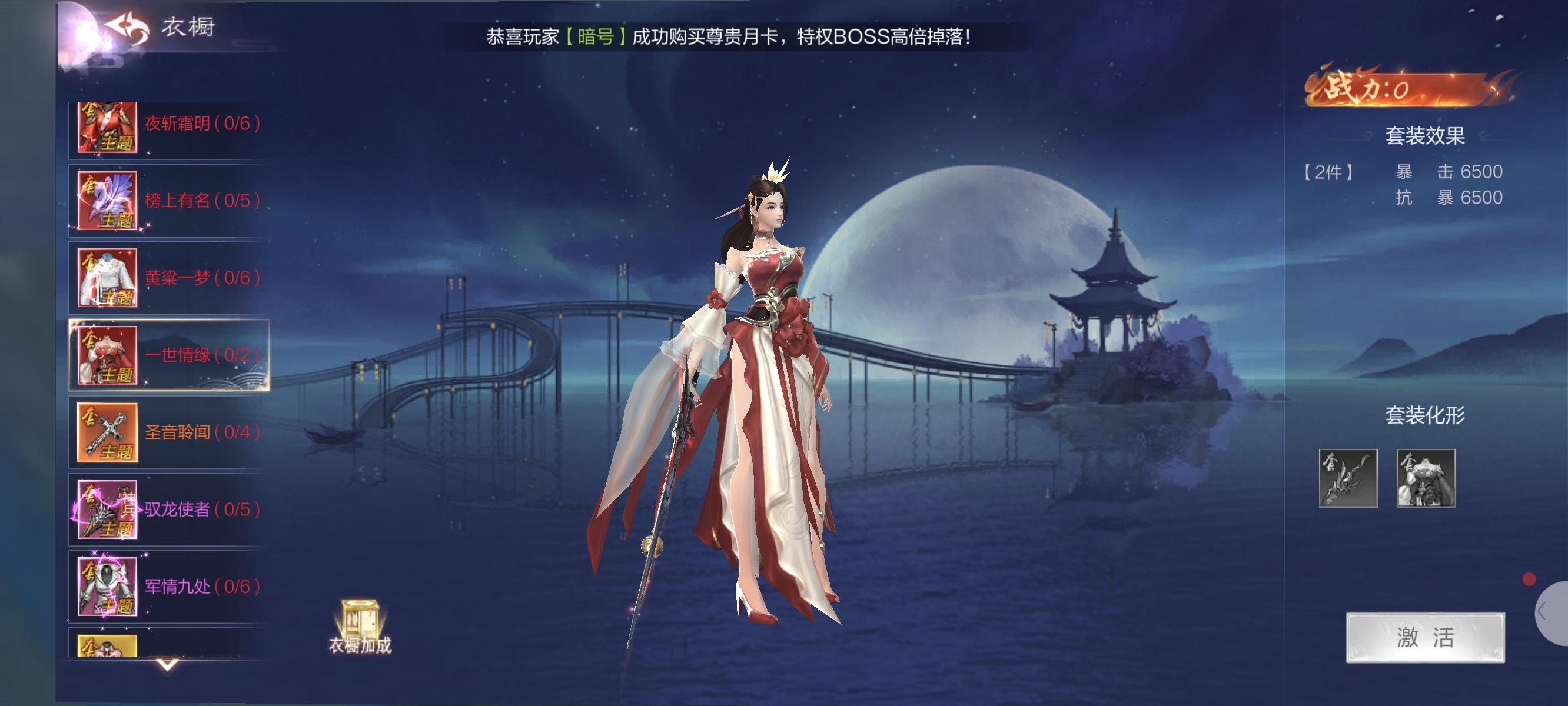Click the 激活 activate button
This screenshot has width=1568, height=706.
point(1424,637)
